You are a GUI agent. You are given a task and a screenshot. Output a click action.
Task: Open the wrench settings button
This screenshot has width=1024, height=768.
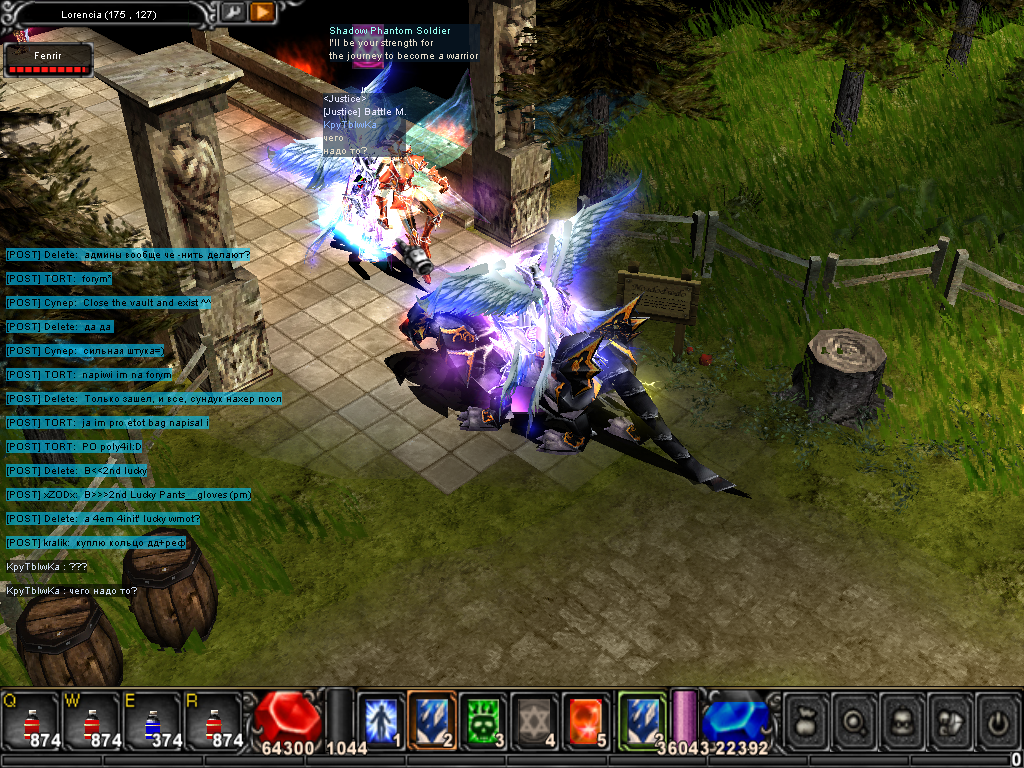coord(232,12)
